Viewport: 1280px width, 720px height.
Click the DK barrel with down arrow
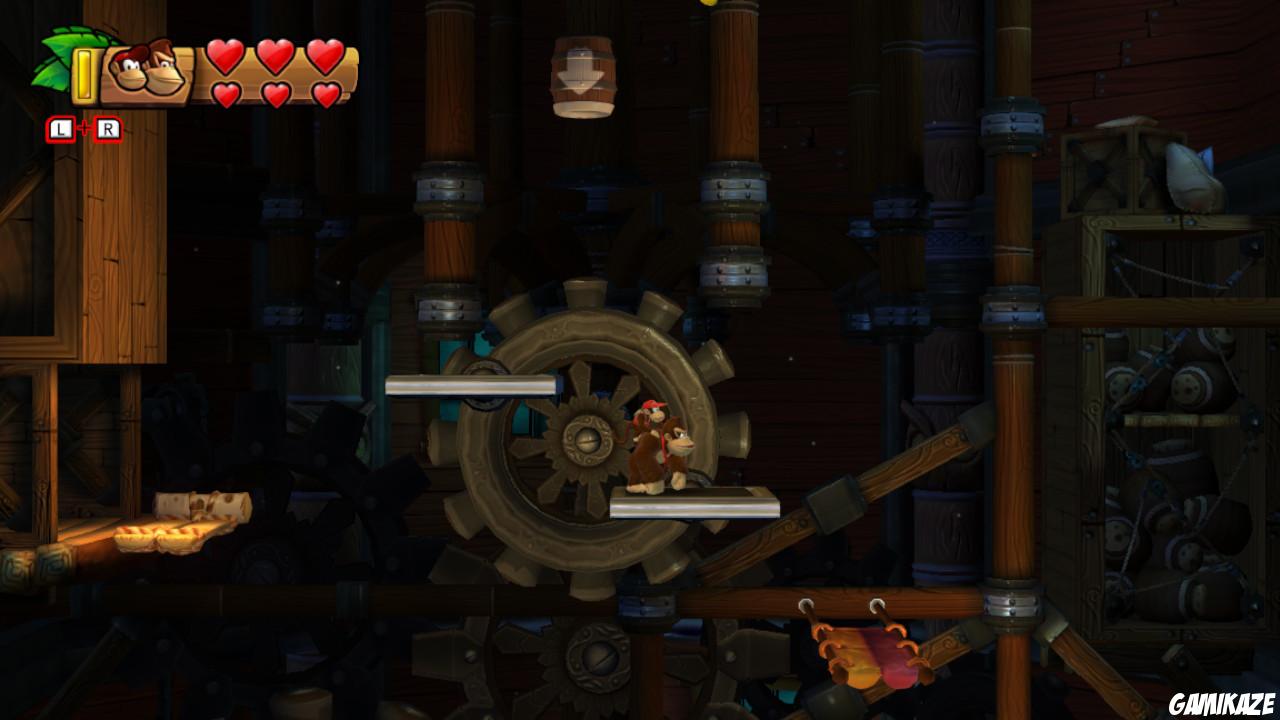(585, 75)
